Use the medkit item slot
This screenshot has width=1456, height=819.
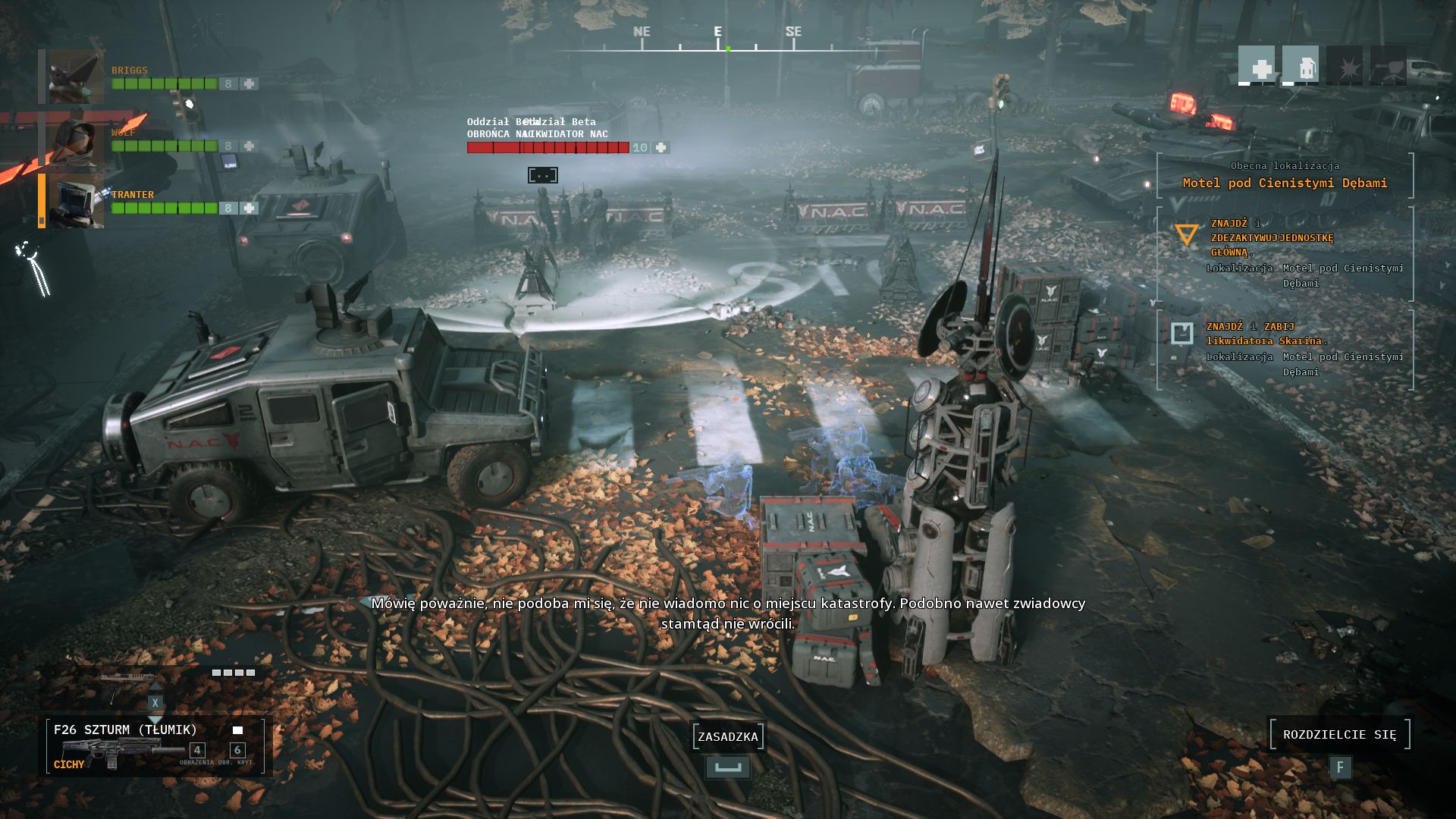point(1257,65)
